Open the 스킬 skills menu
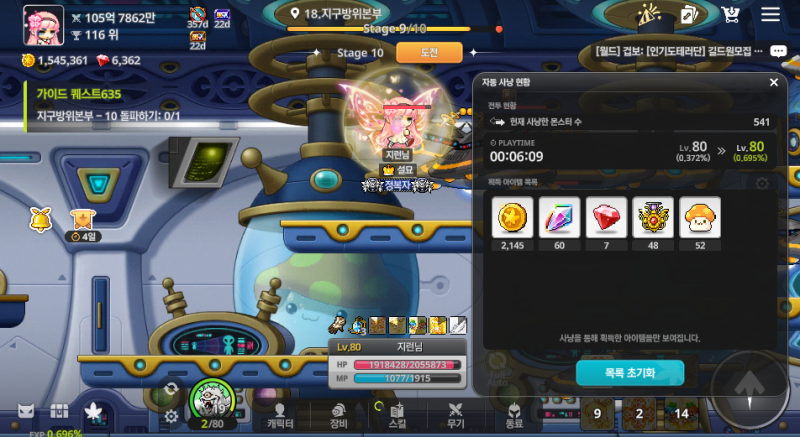 [x=397, y=414]
